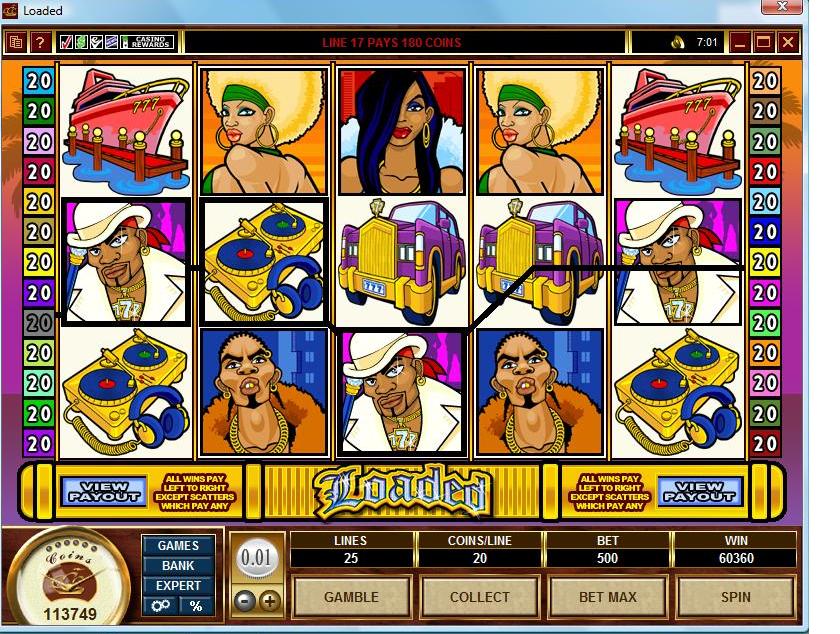Viewport: 840px width, 634px height.
Task: Click the Casino Rewards badge
Action: [147, 43]
